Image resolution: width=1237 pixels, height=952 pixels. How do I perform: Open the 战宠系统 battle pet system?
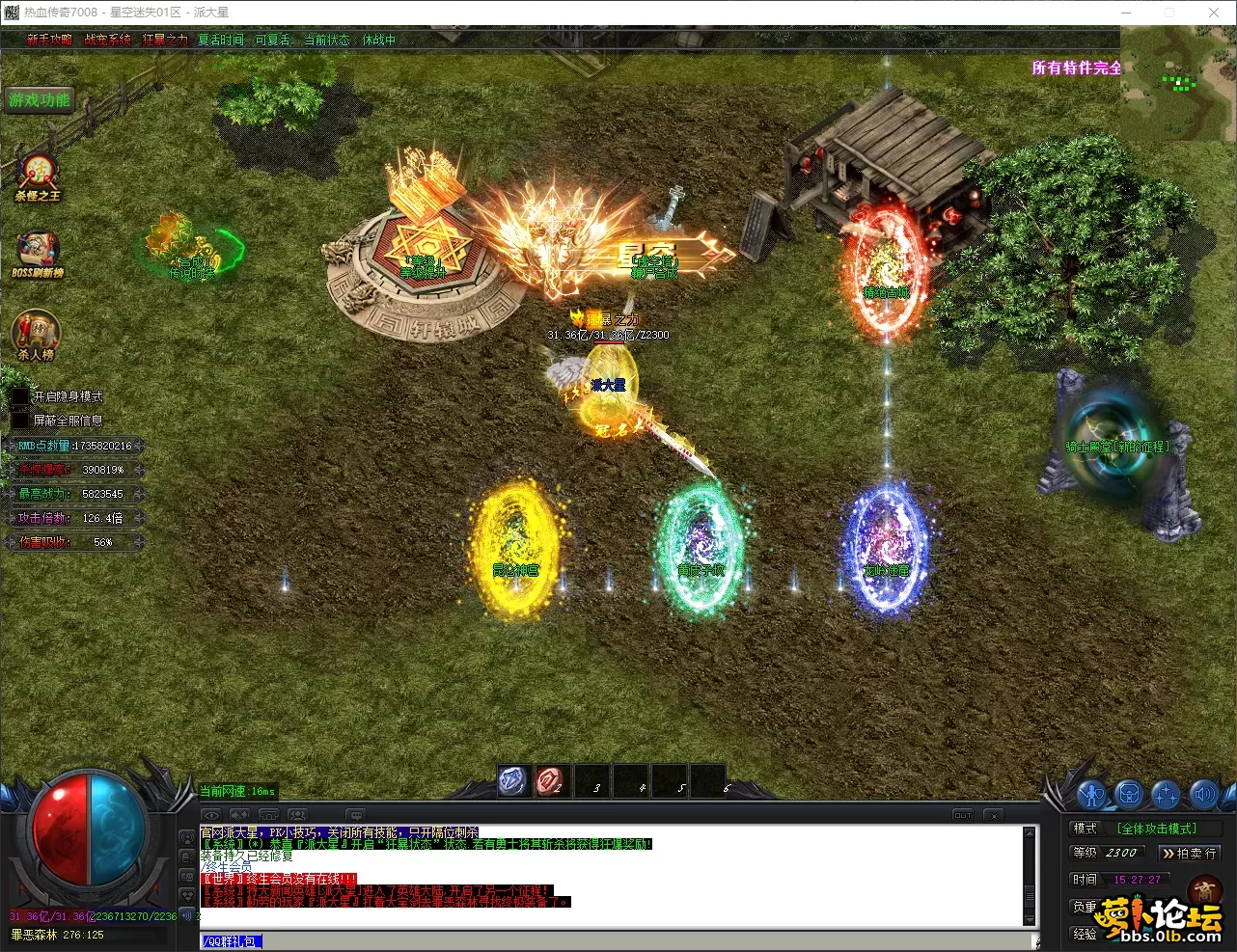click(x=107, y=40)
